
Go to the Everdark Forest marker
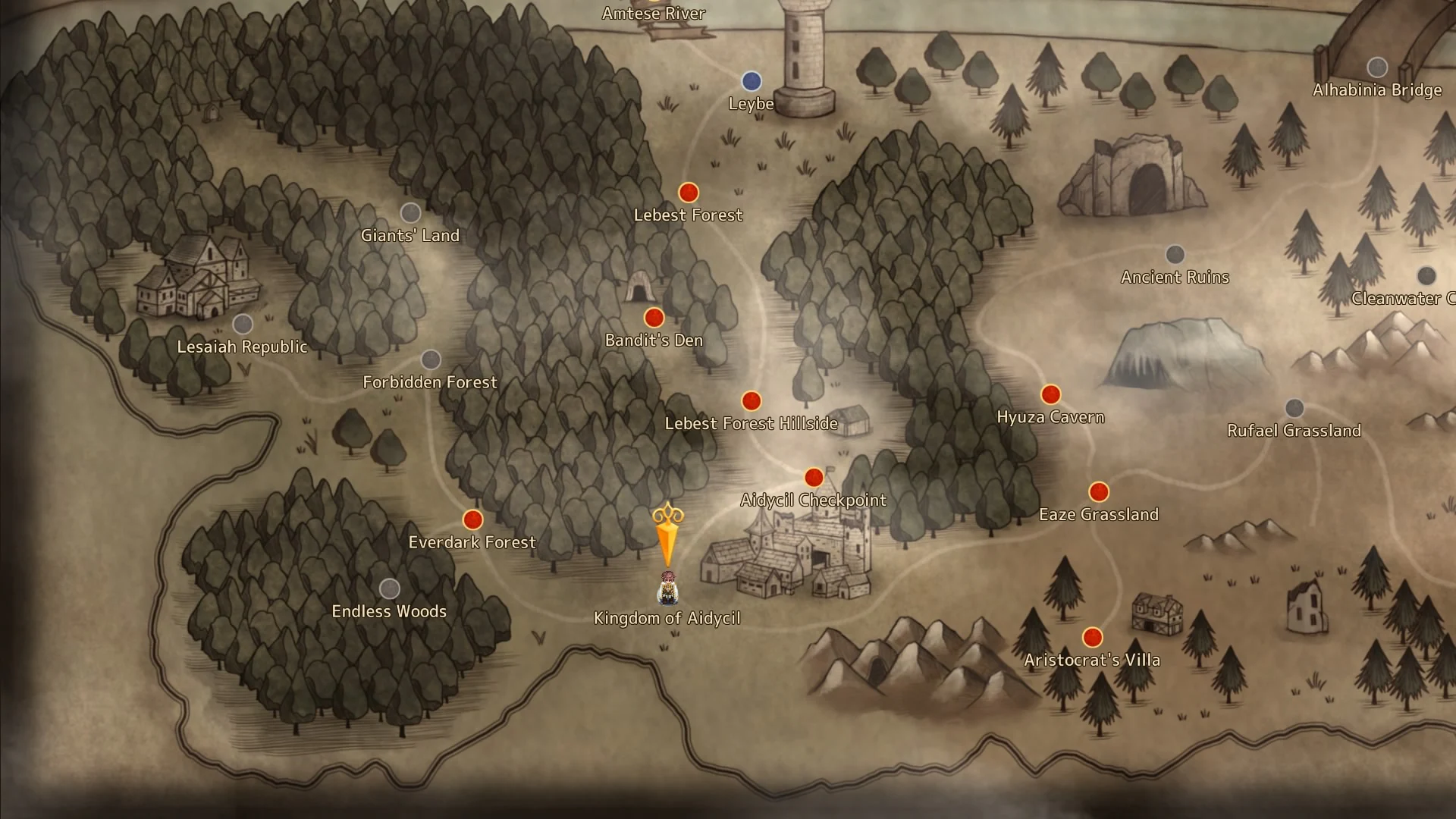click(472, 520)
